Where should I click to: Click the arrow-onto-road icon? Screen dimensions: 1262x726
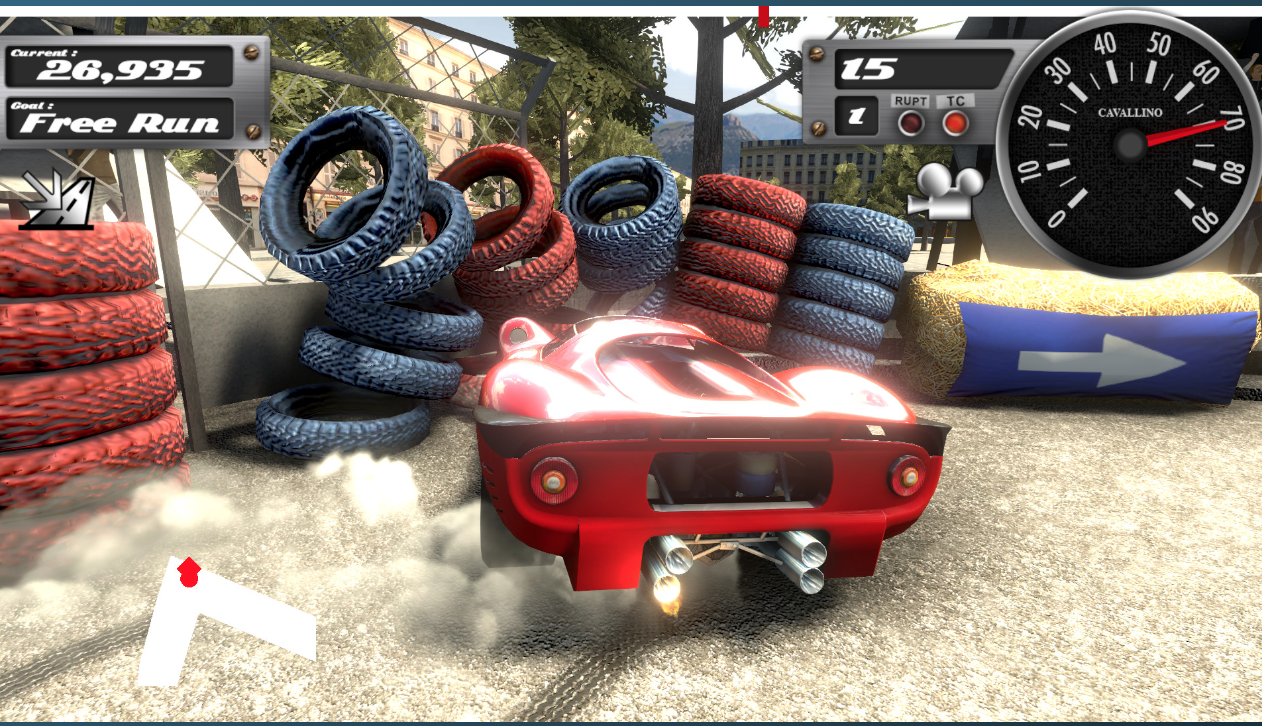point(56,198)
